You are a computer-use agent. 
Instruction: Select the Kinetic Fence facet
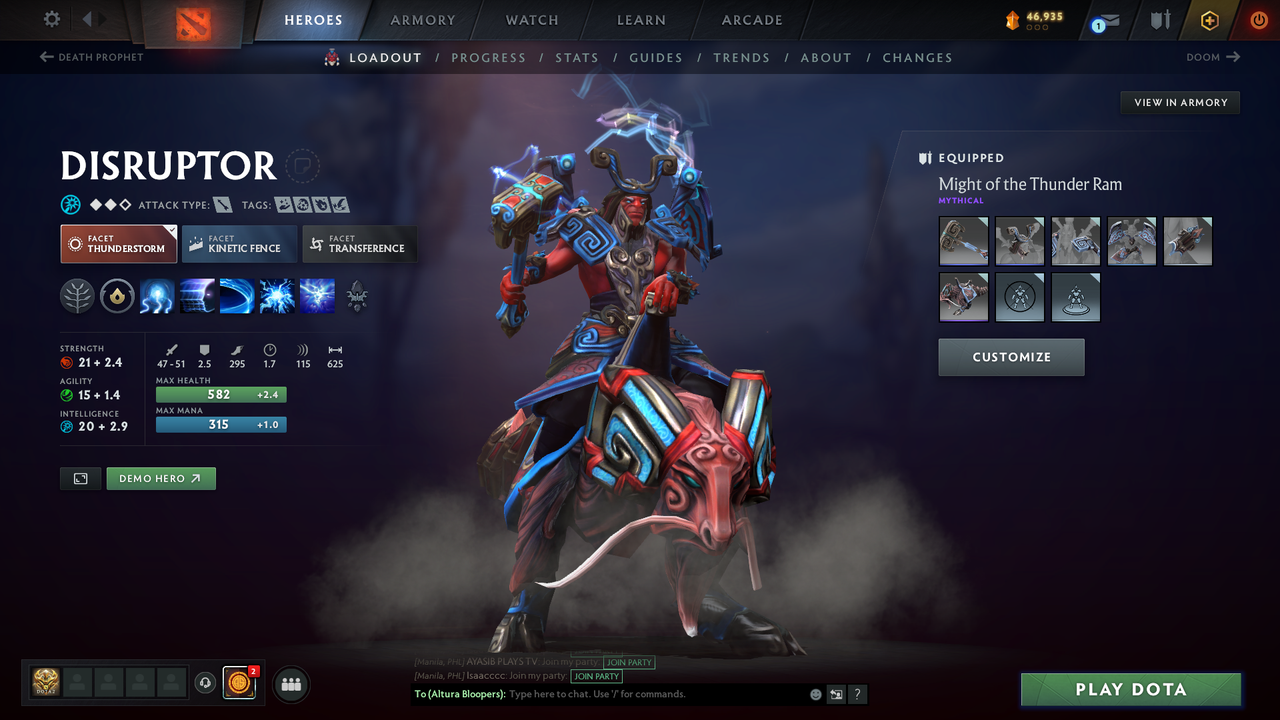(x=239, y=243)
